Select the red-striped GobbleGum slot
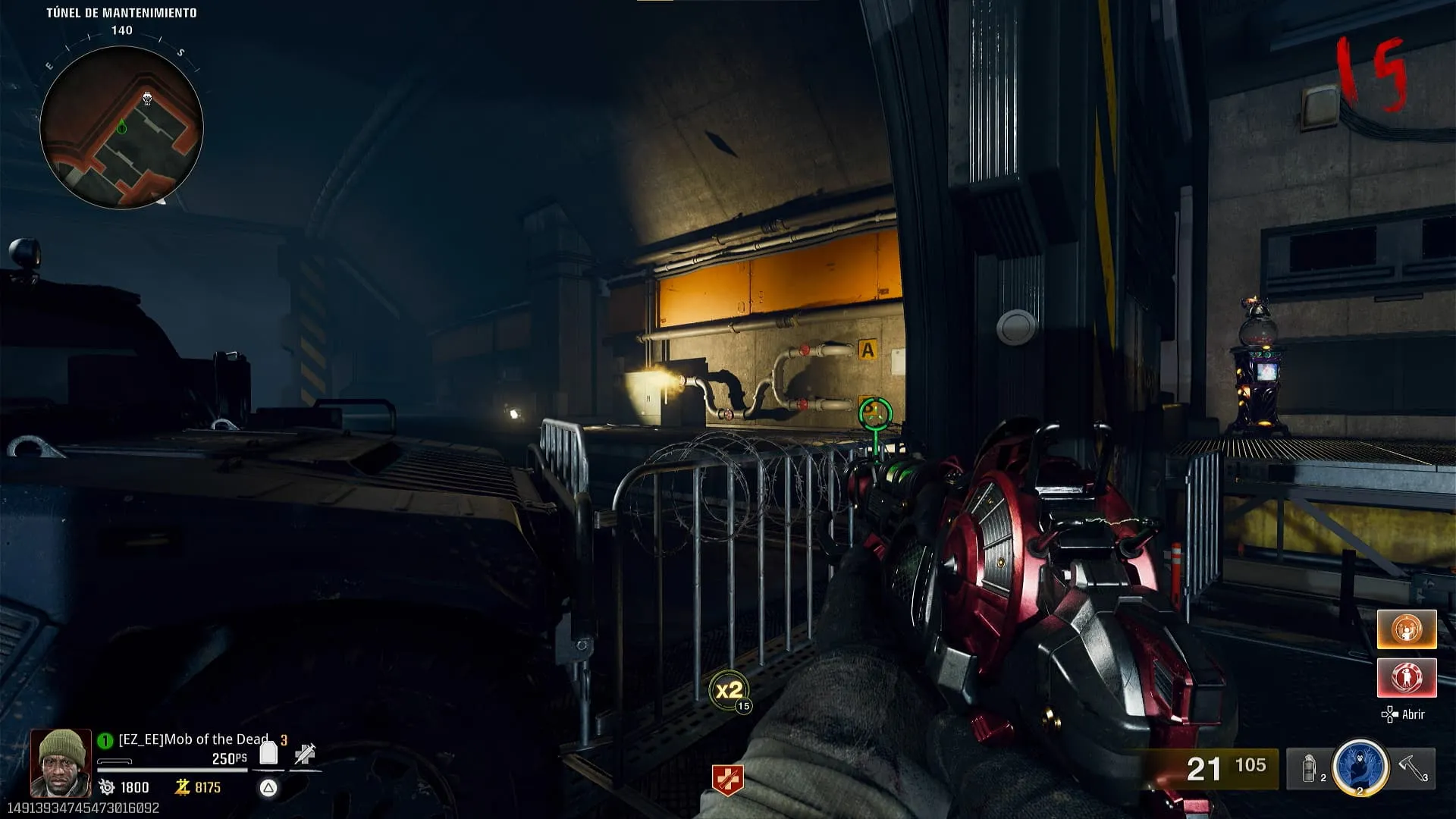The image size is (1456, 819). 1407,677
